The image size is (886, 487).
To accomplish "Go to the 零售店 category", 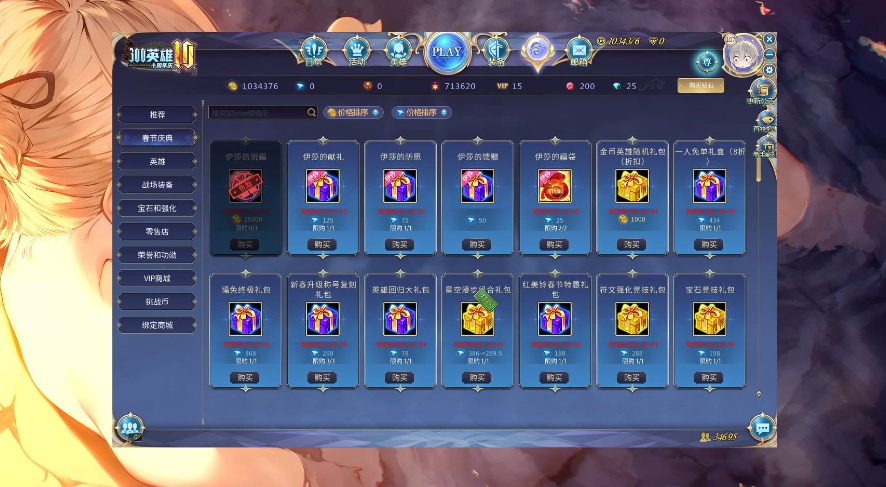I will click(158, 231).
